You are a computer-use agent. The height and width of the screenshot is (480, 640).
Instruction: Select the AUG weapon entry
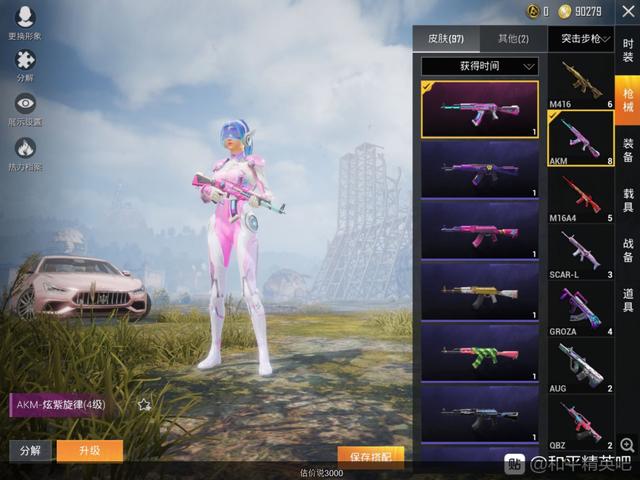tap(580, 365)
